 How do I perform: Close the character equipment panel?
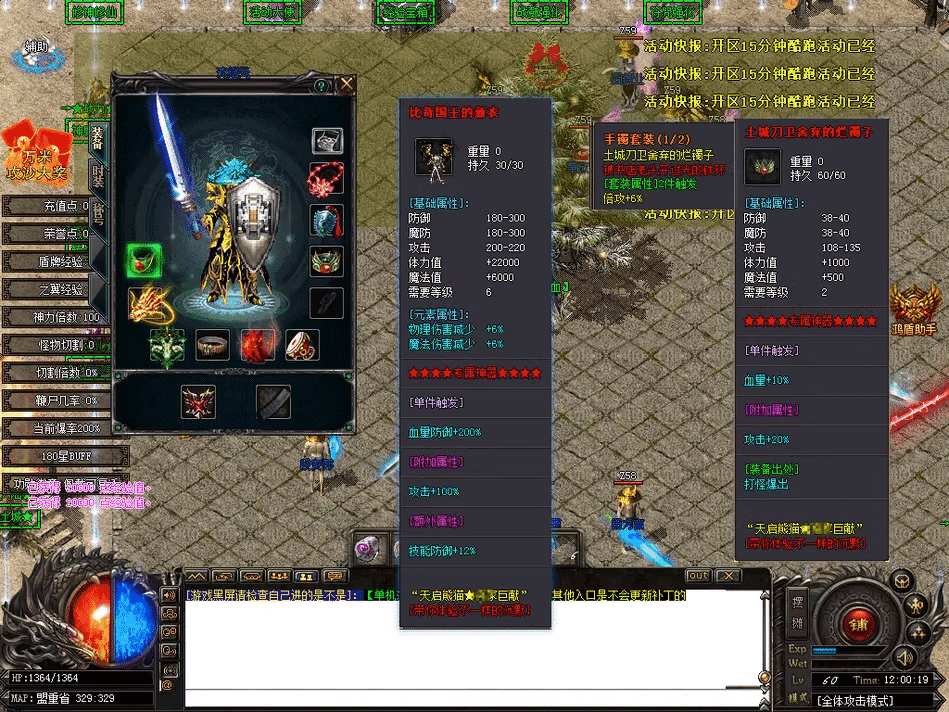[347, 84]
